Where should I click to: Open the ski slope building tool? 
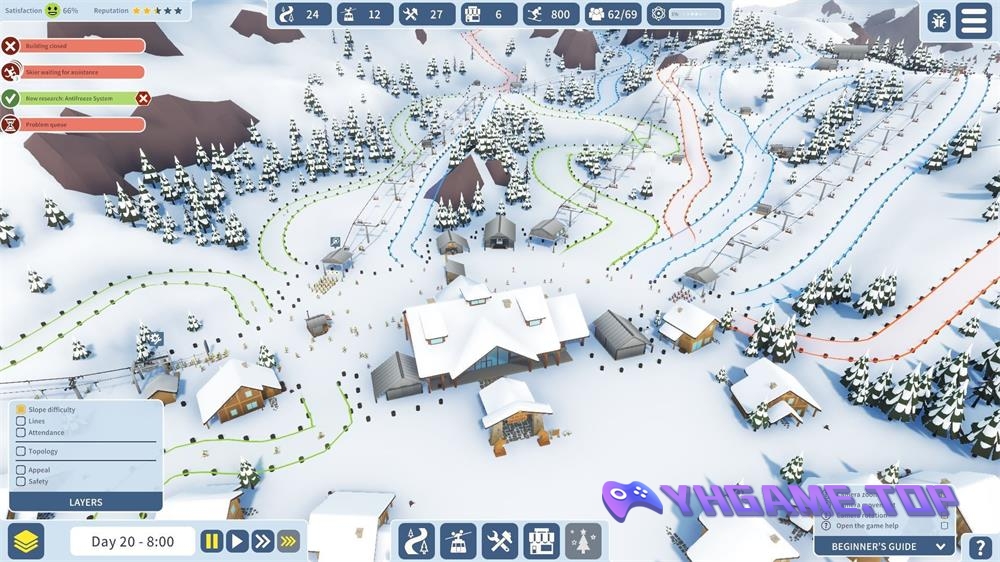[x=416, y=541]
